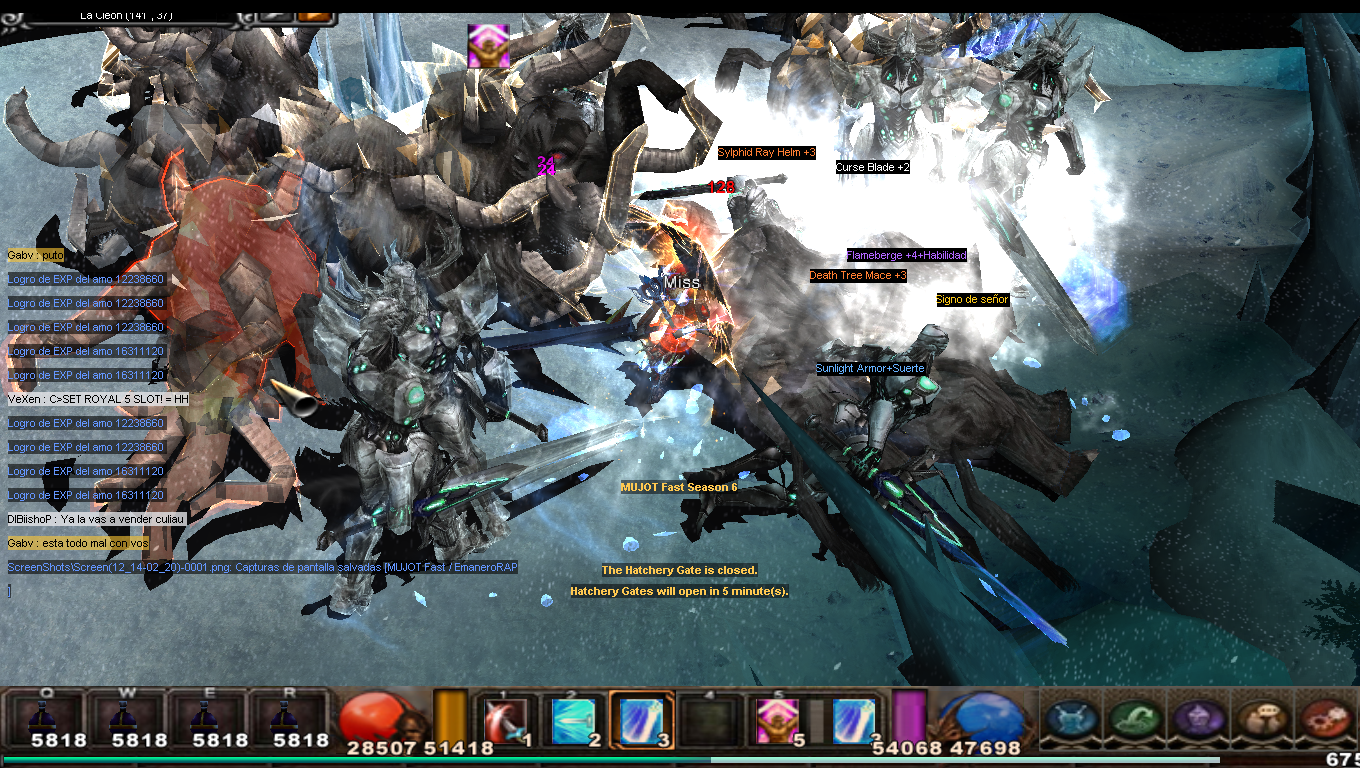Image resolution: width=1360 pixels, height=768 pixels.
Task: Click the current skill icon beside the mana orb
Action: click(854, 719)
